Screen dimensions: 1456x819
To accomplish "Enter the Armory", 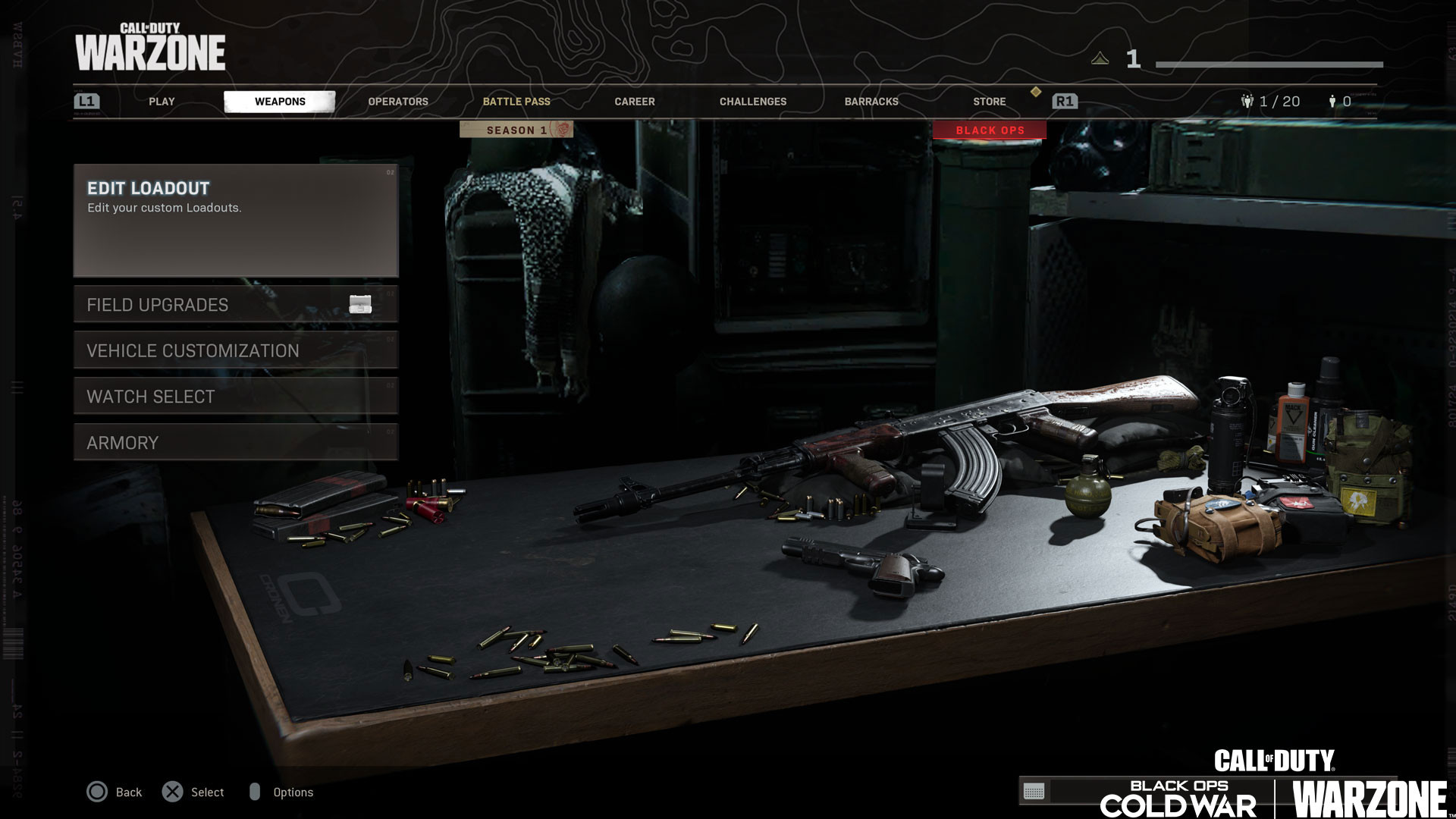I will click(236, 443).
